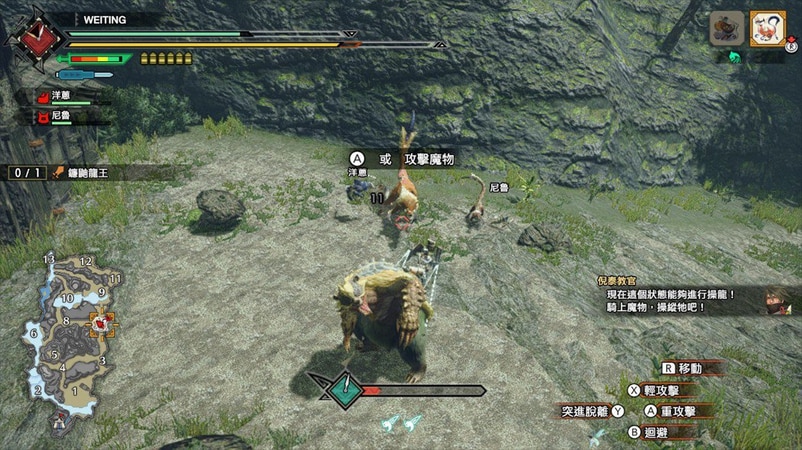
Task: Click the teal diamond riding alert icon
Action: [x=344, y=389]
